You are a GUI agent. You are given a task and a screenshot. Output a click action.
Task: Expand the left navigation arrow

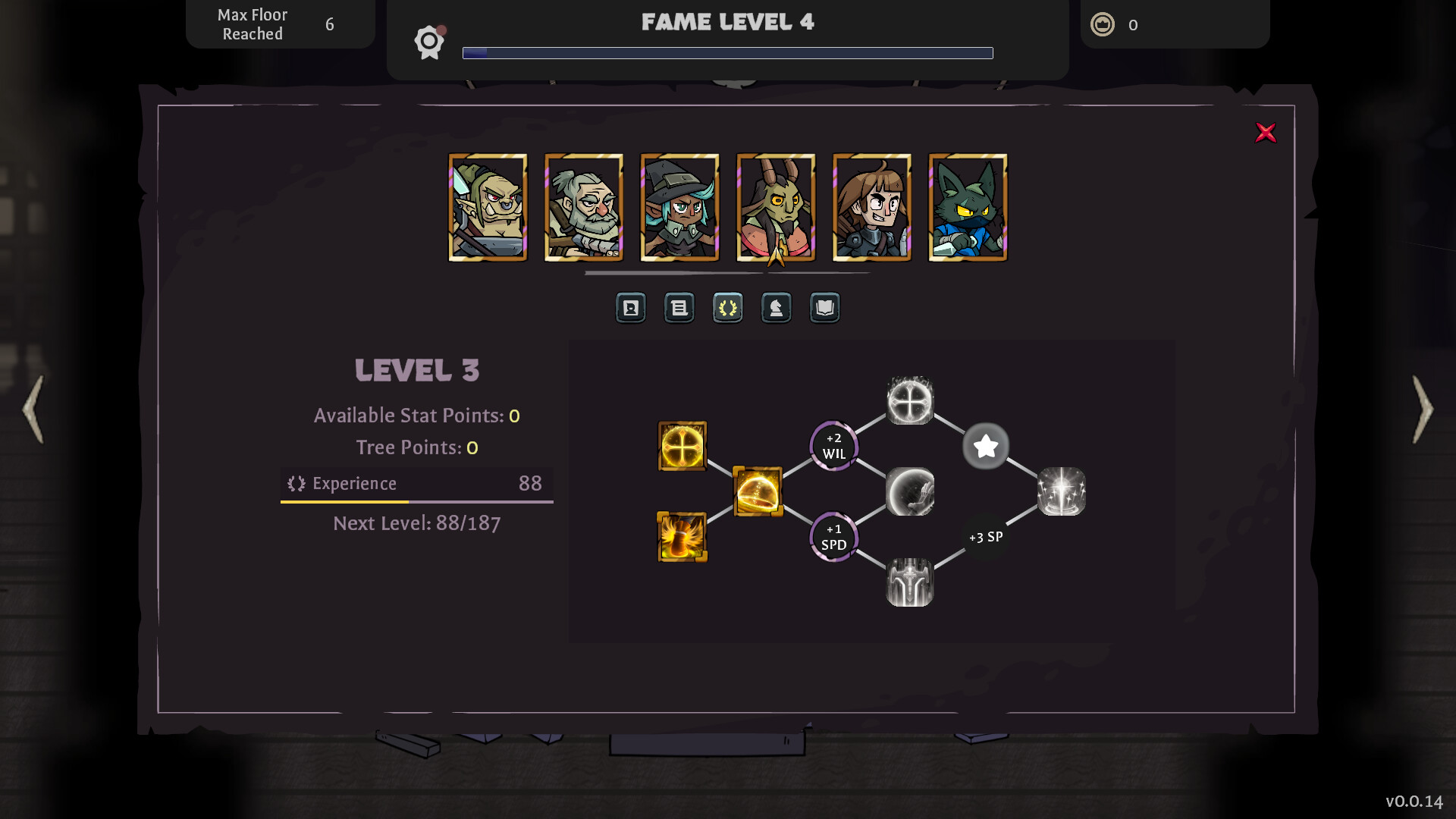(x=32, y=409)
